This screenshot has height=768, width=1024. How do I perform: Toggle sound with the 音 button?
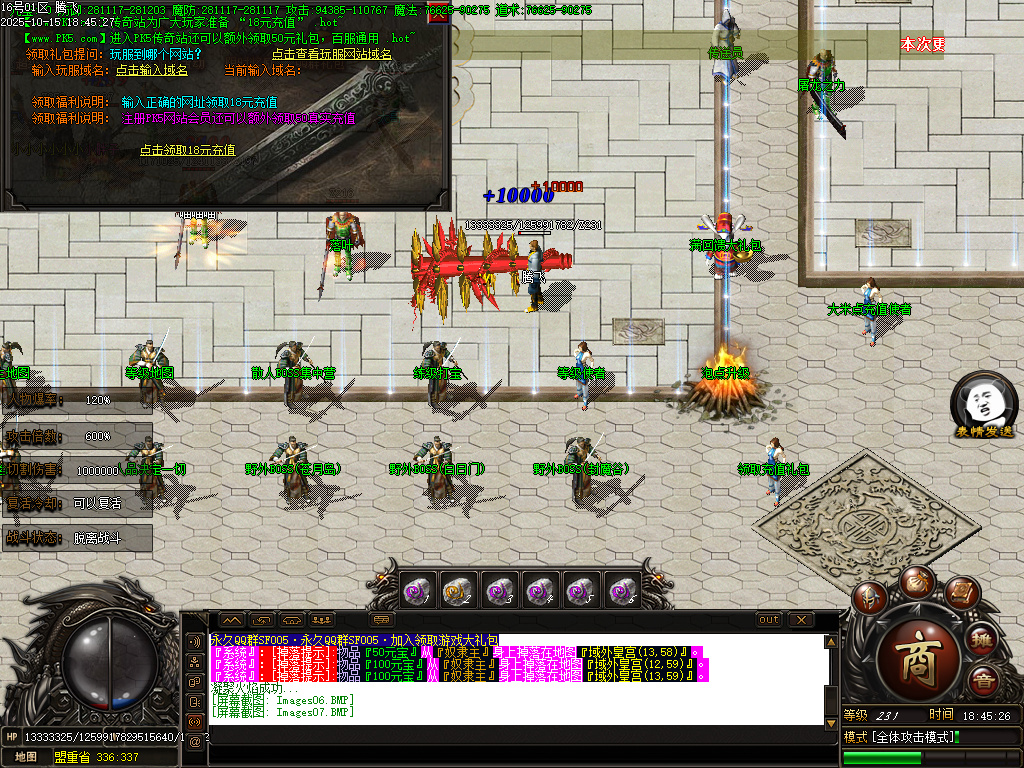(x=982, y=683)
